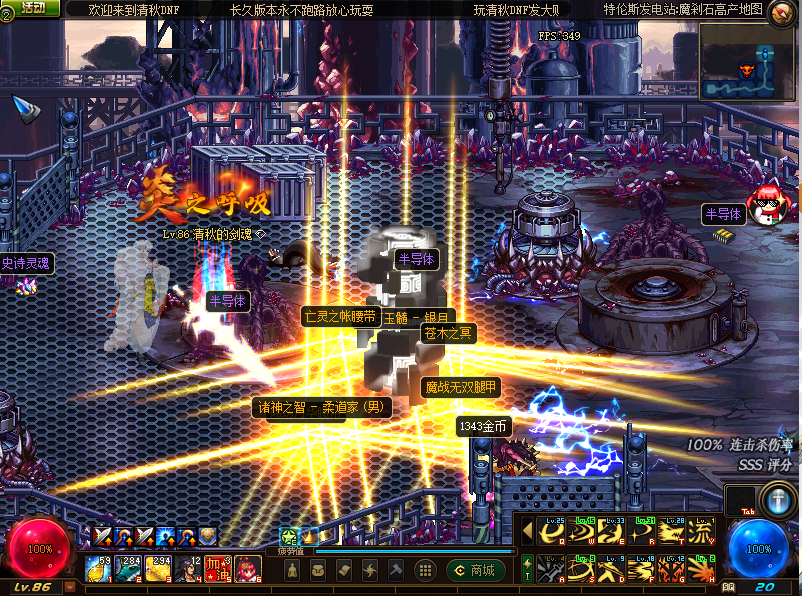Open the 活动 events button
802x596 pixels.
click(32, 8)
